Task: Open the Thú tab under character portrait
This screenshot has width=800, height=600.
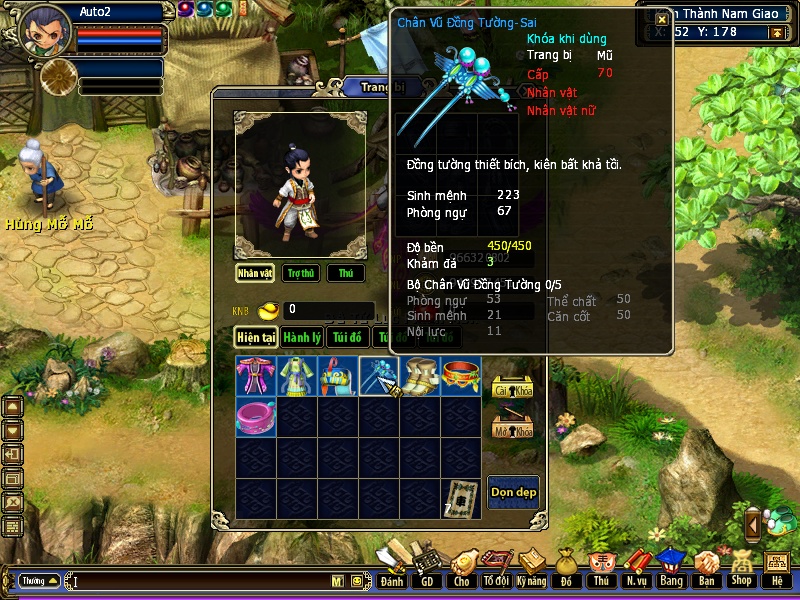Action: point(346,273)
